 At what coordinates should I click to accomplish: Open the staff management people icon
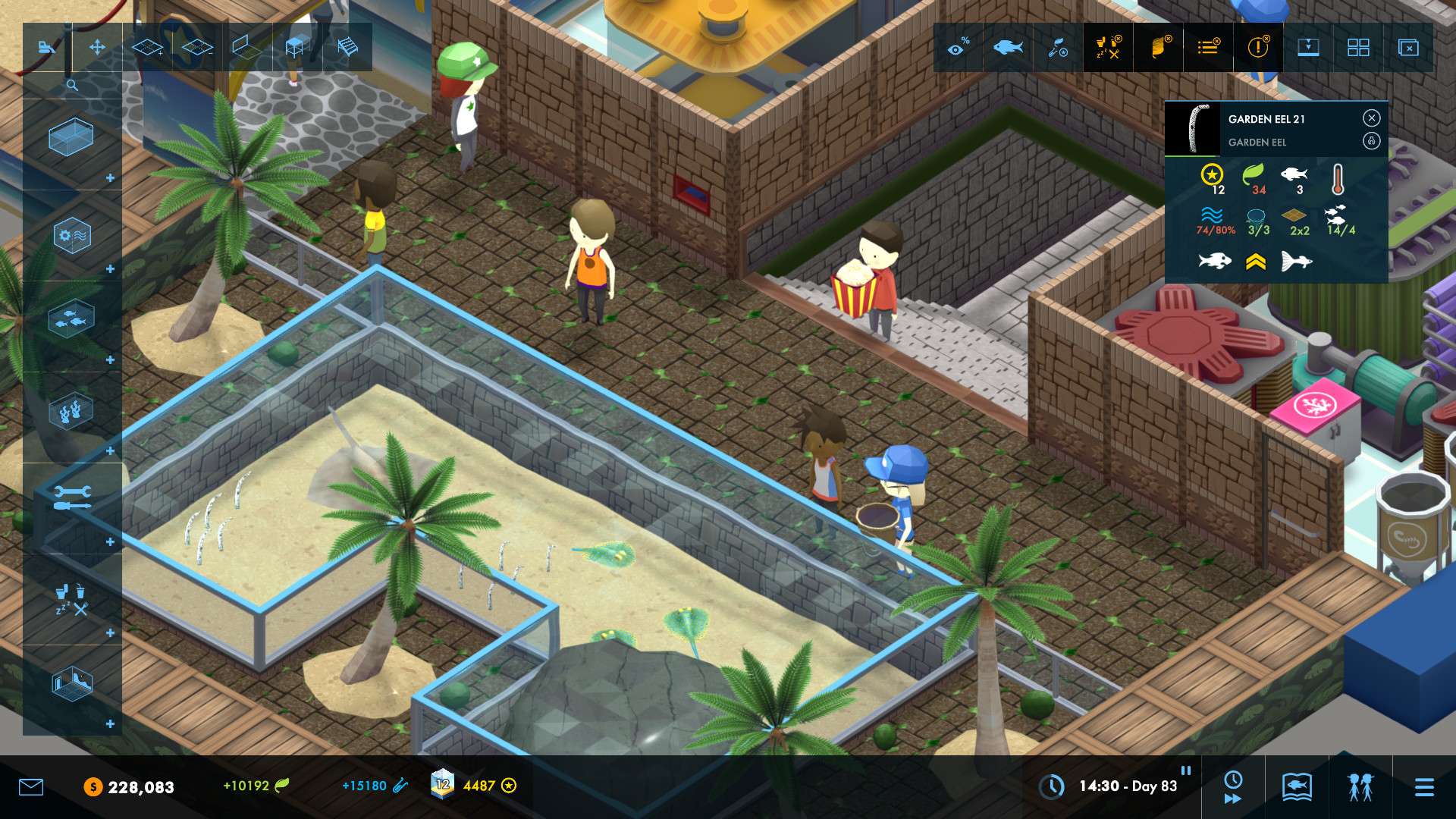coord(1360,787)
